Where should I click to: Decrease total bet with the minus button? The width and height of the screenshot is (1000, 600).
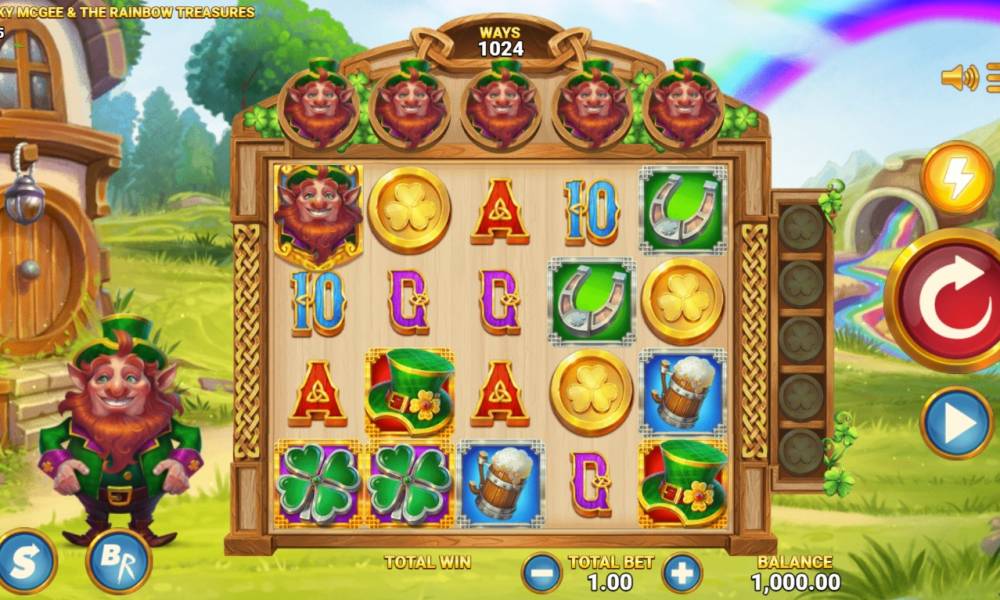(x=542, y=572)
